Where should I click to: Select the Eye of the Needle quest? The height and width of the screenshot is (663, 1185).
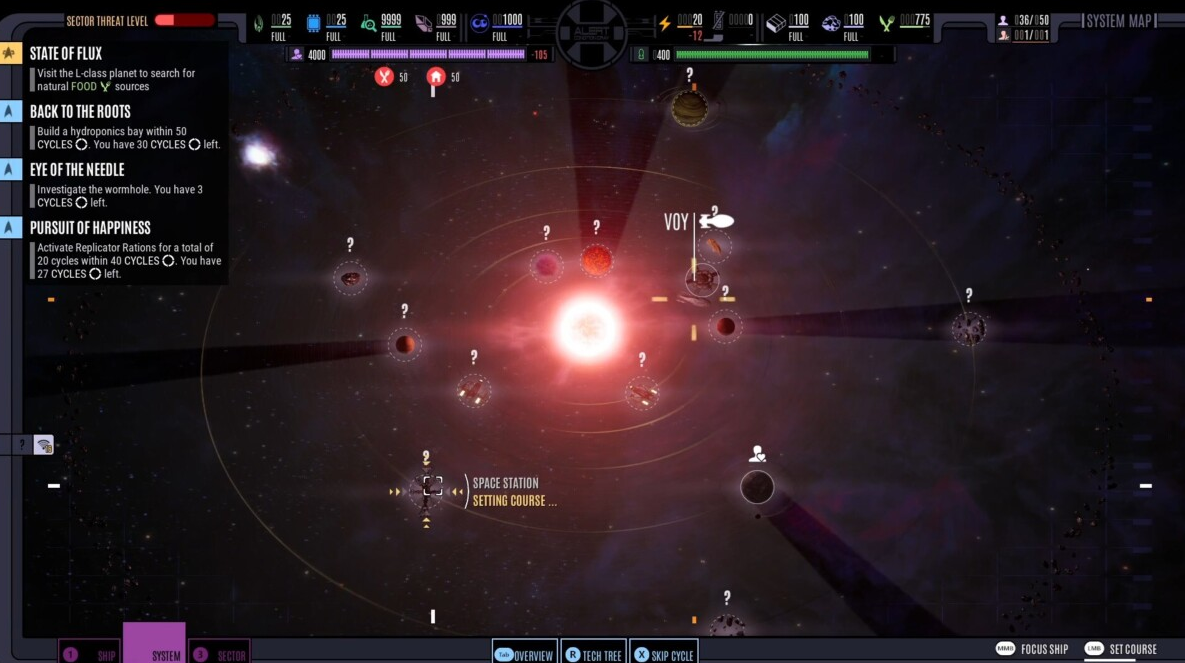pos(77,170)
